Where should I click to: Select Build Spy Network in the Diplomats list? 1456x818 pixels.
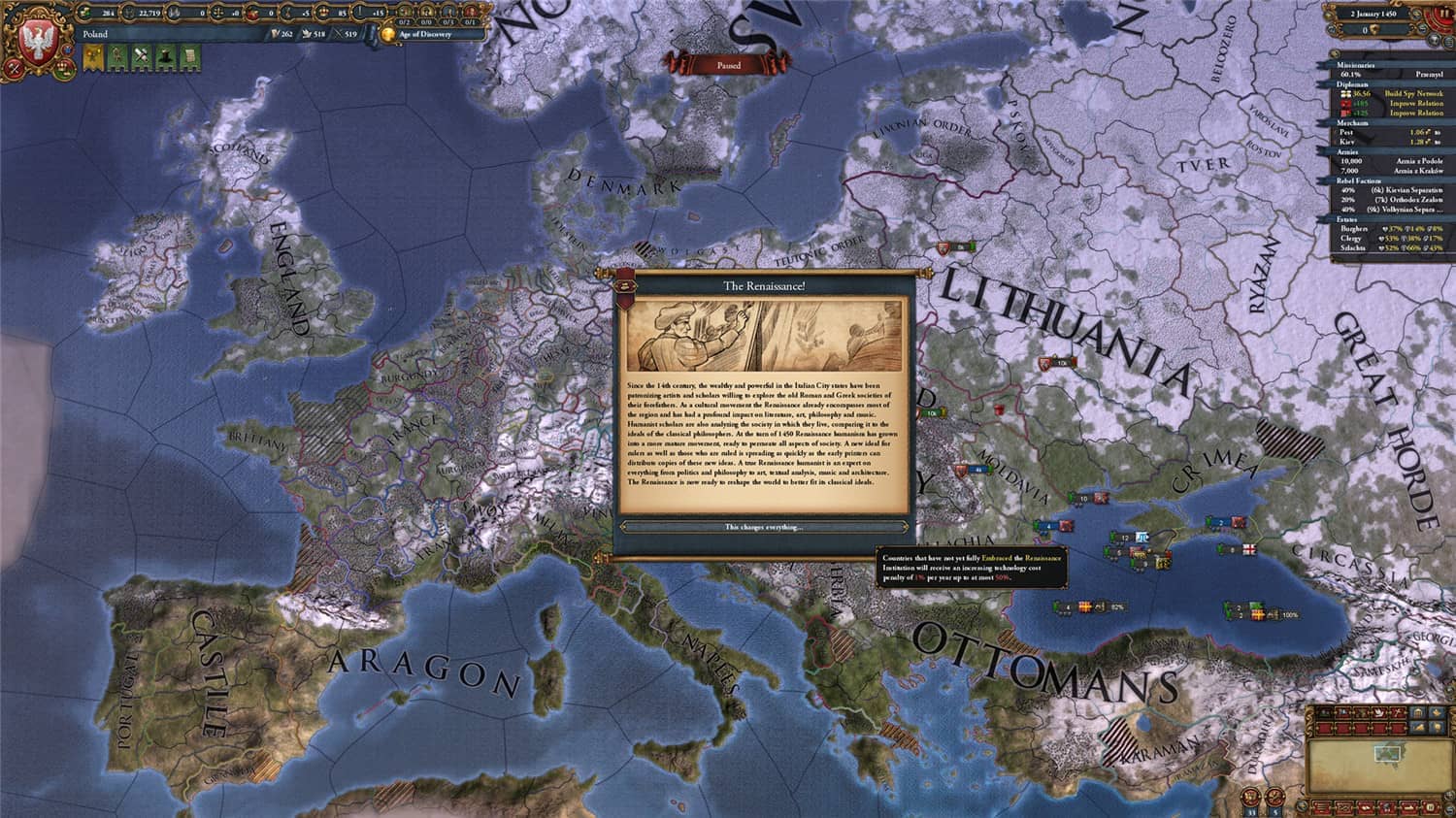[x=1413, y=94]
